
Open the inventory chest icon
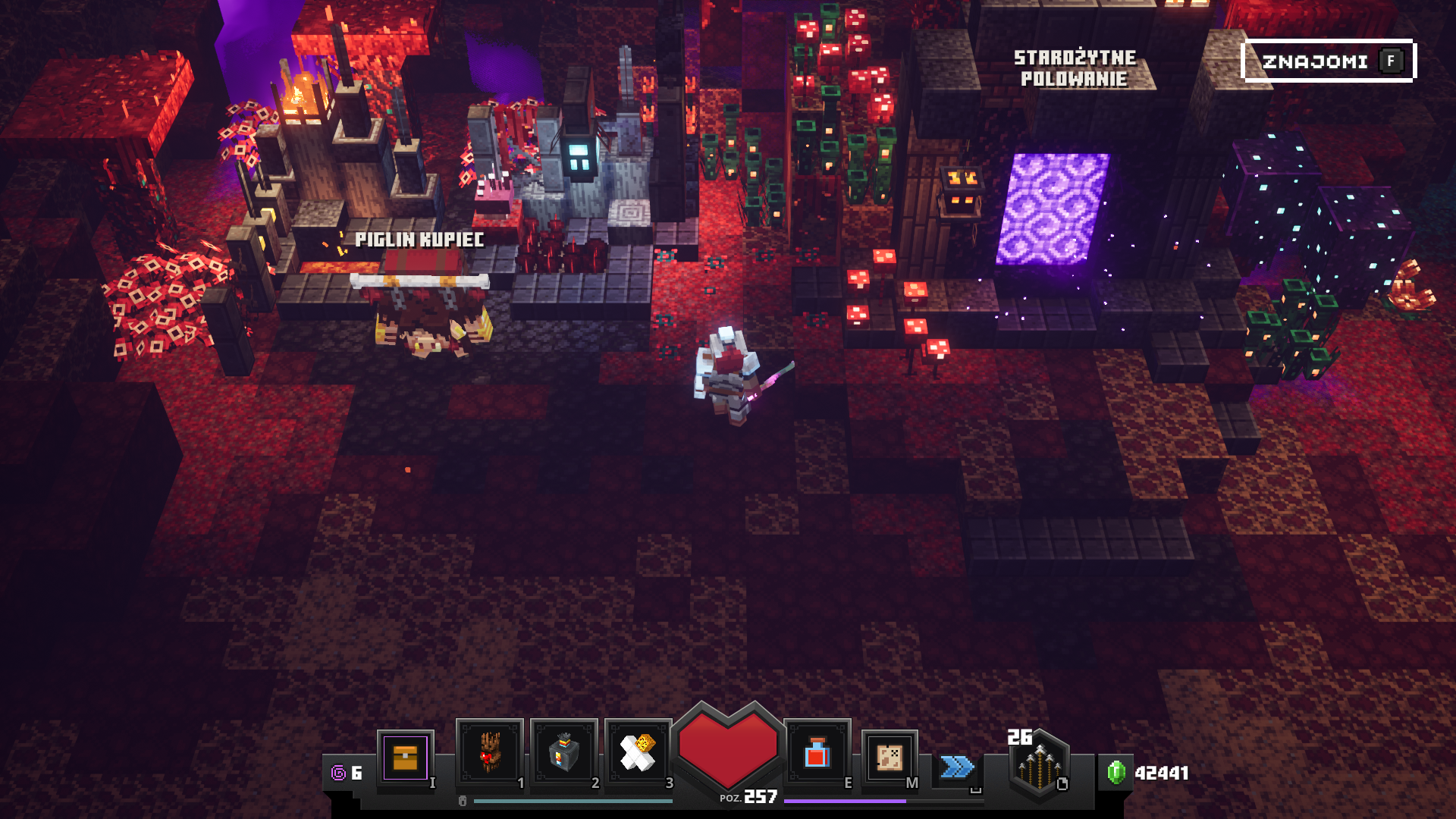click(405, 757)
